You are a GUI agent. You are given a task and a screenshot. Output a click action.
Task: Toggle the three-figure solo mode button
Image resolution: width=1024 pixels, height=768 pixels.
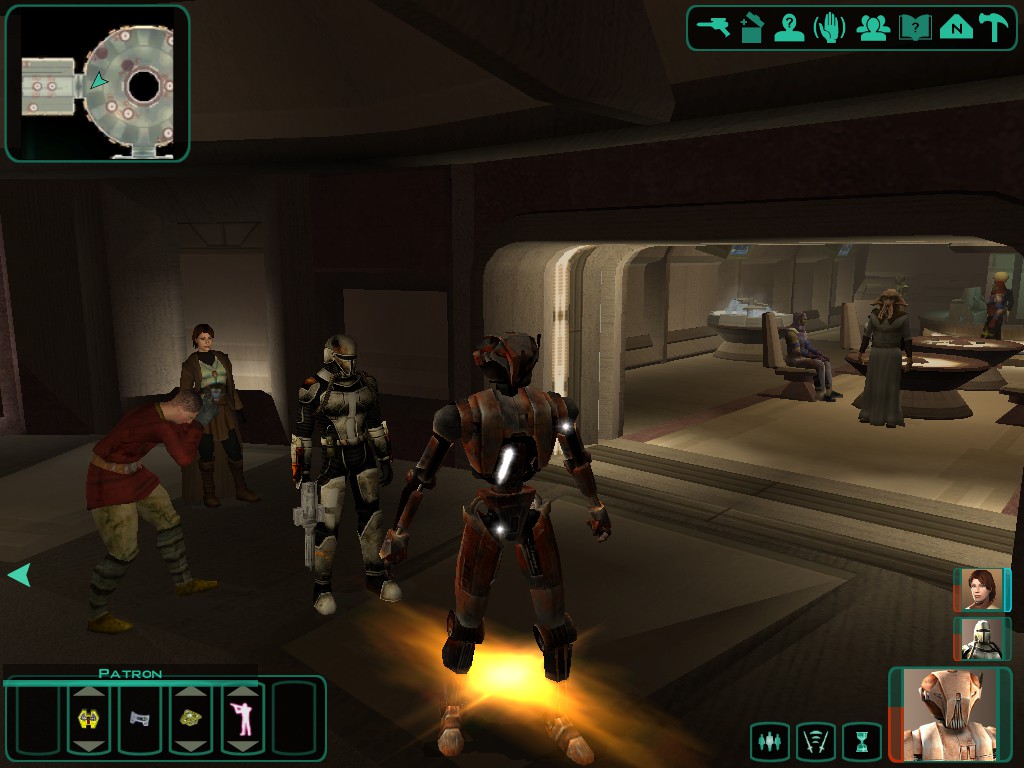click(769, 742)
